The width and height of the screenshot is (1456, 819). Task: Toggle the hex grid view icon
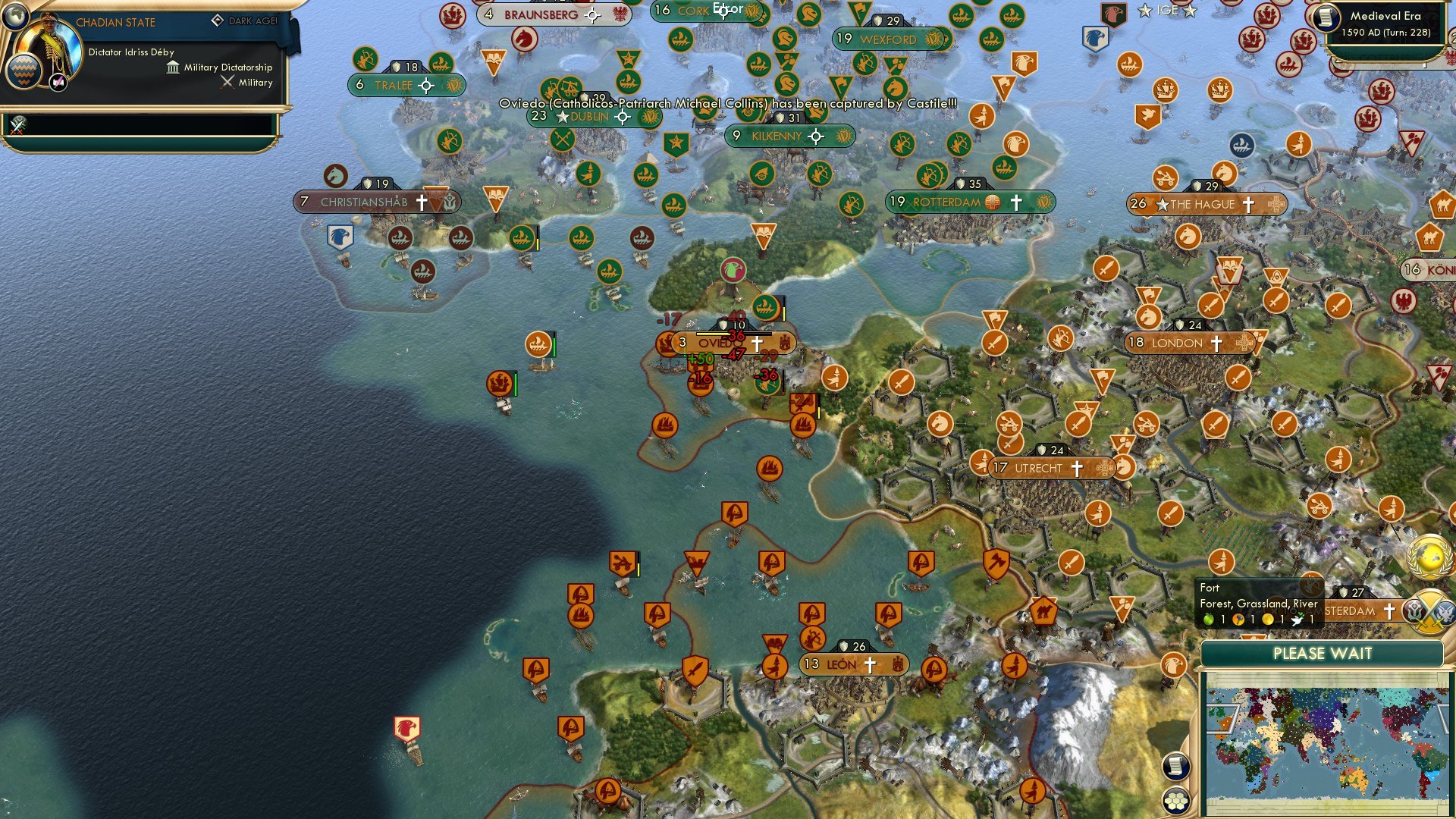(x=1176, y=801)
